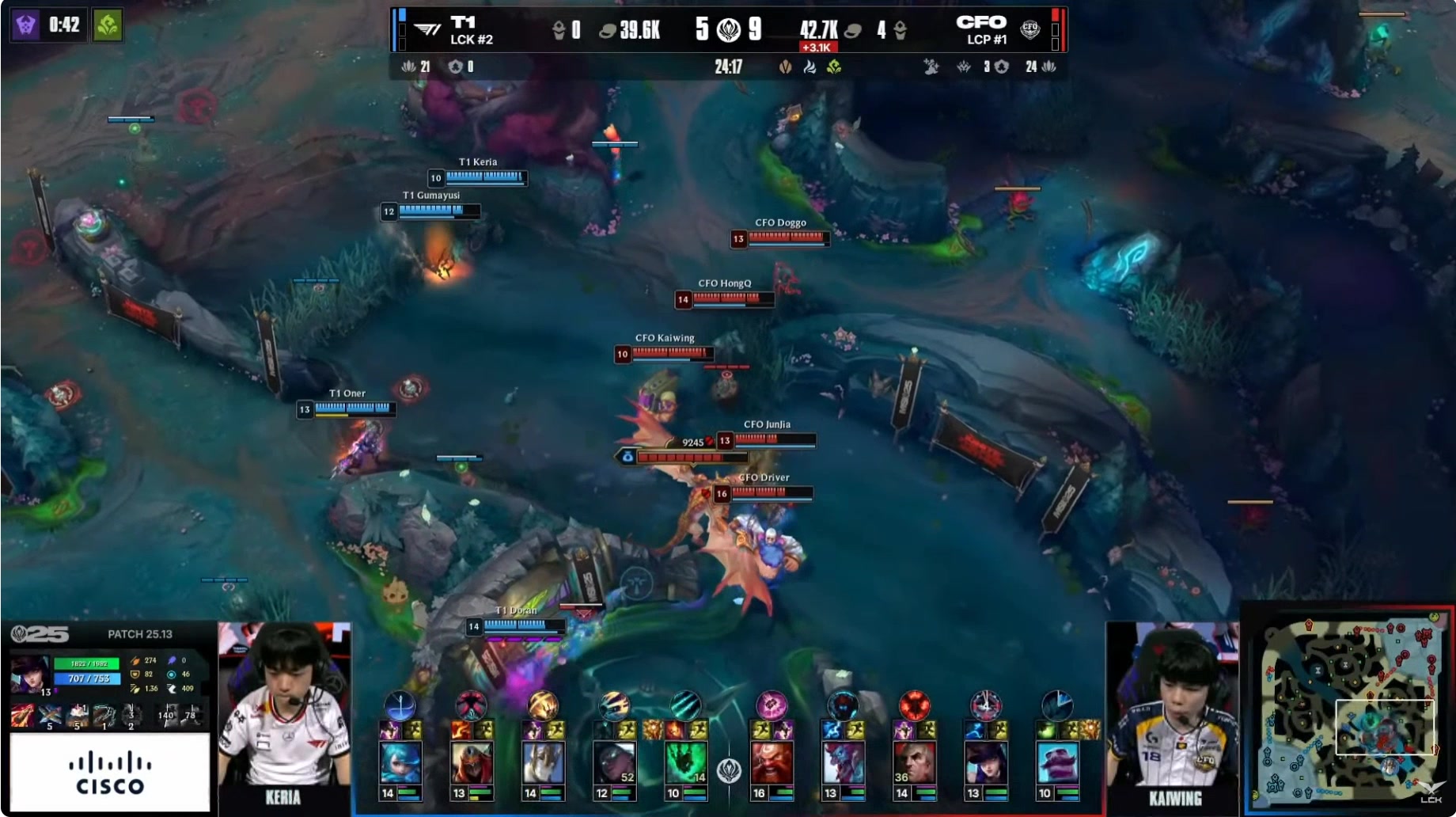Click the bald champion portrait showing 36

pos(914,762)
